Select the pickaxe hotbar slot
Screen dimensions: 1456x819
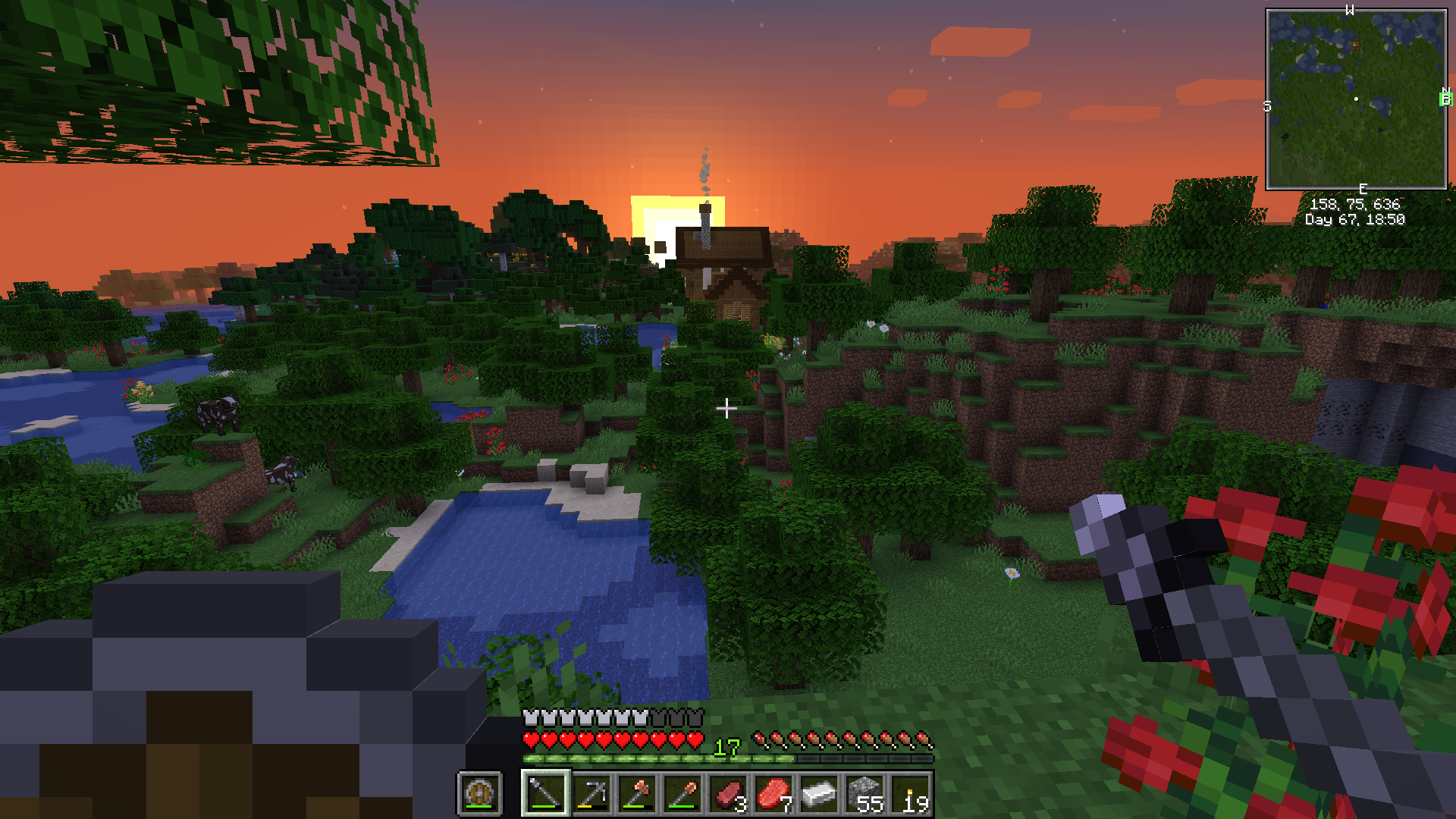(x=591, y=793)
